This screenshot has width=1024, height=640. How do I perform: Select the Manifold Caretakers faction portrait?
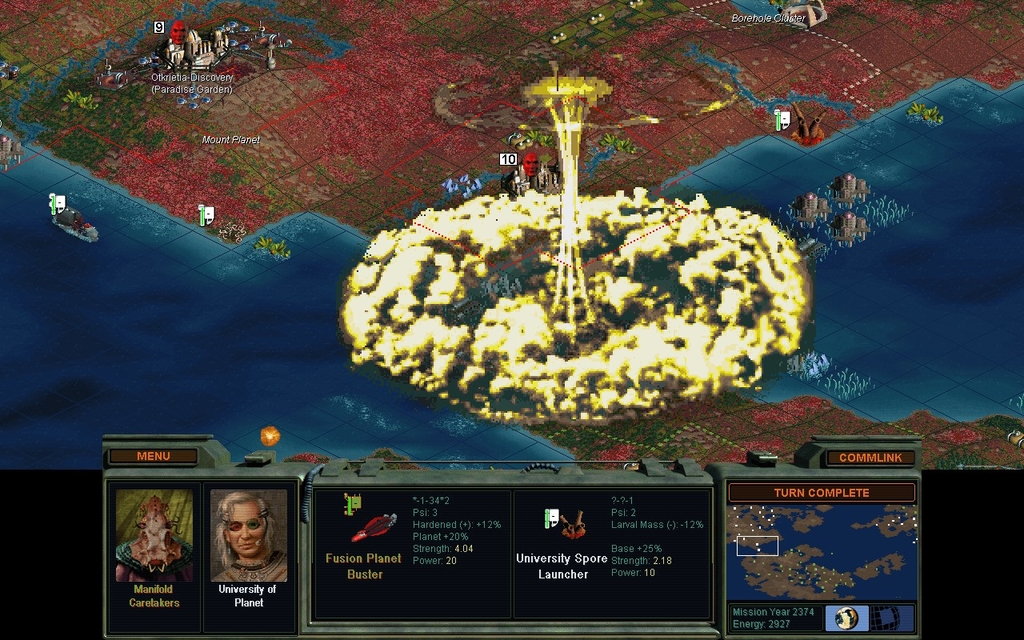[154, 535]
